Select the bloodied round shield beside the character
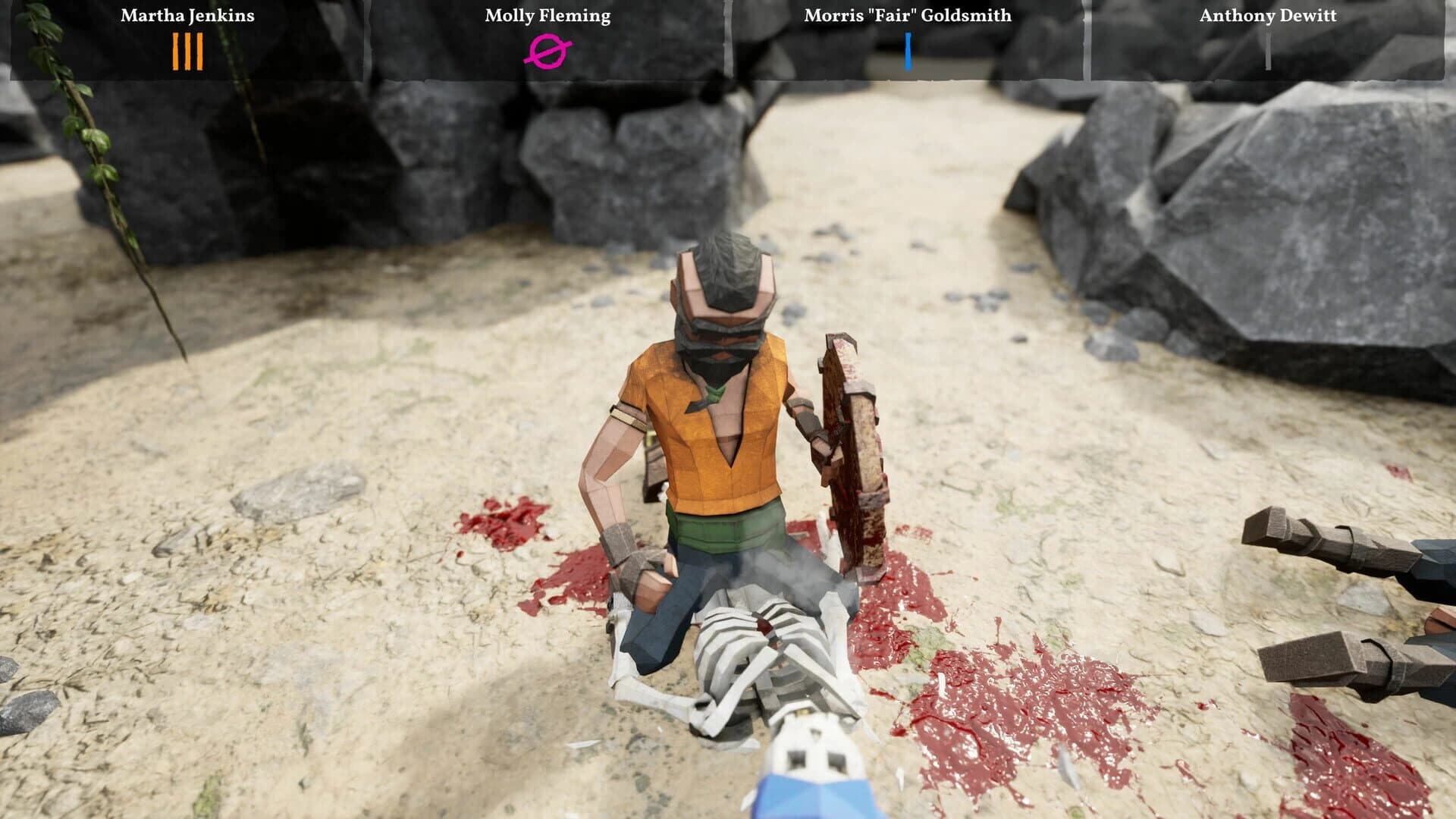Image resolution: width=1456 pixels, height=819 pixels. (849, 455)
